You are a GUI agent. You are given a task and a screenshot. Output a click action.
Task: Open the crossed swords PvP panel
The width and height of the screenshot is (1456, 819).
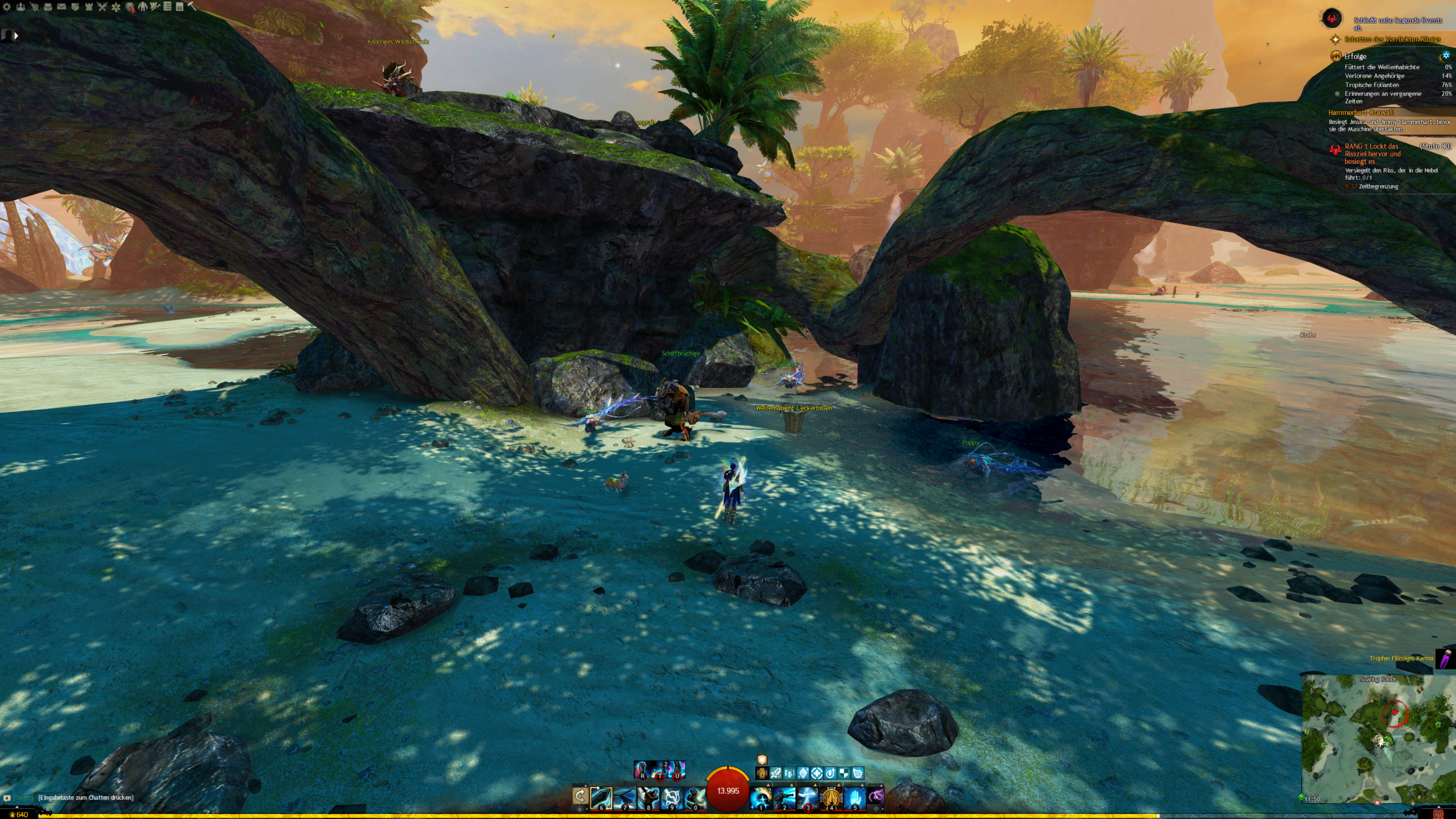pyautogui.click(x=102, y=7)
